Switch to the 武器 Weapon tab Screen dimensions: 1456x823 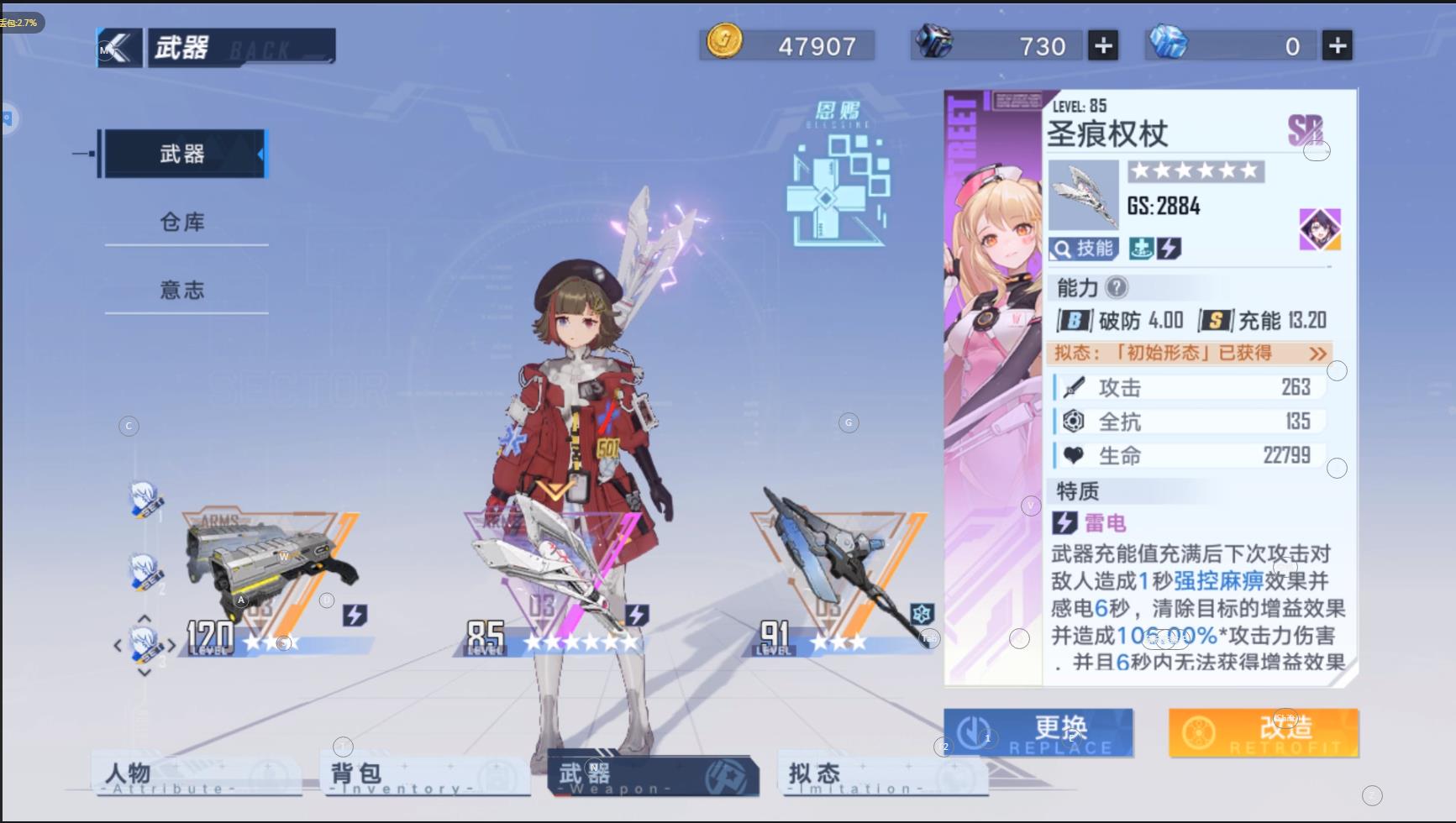pyautogui.click(x=652, y=776)
